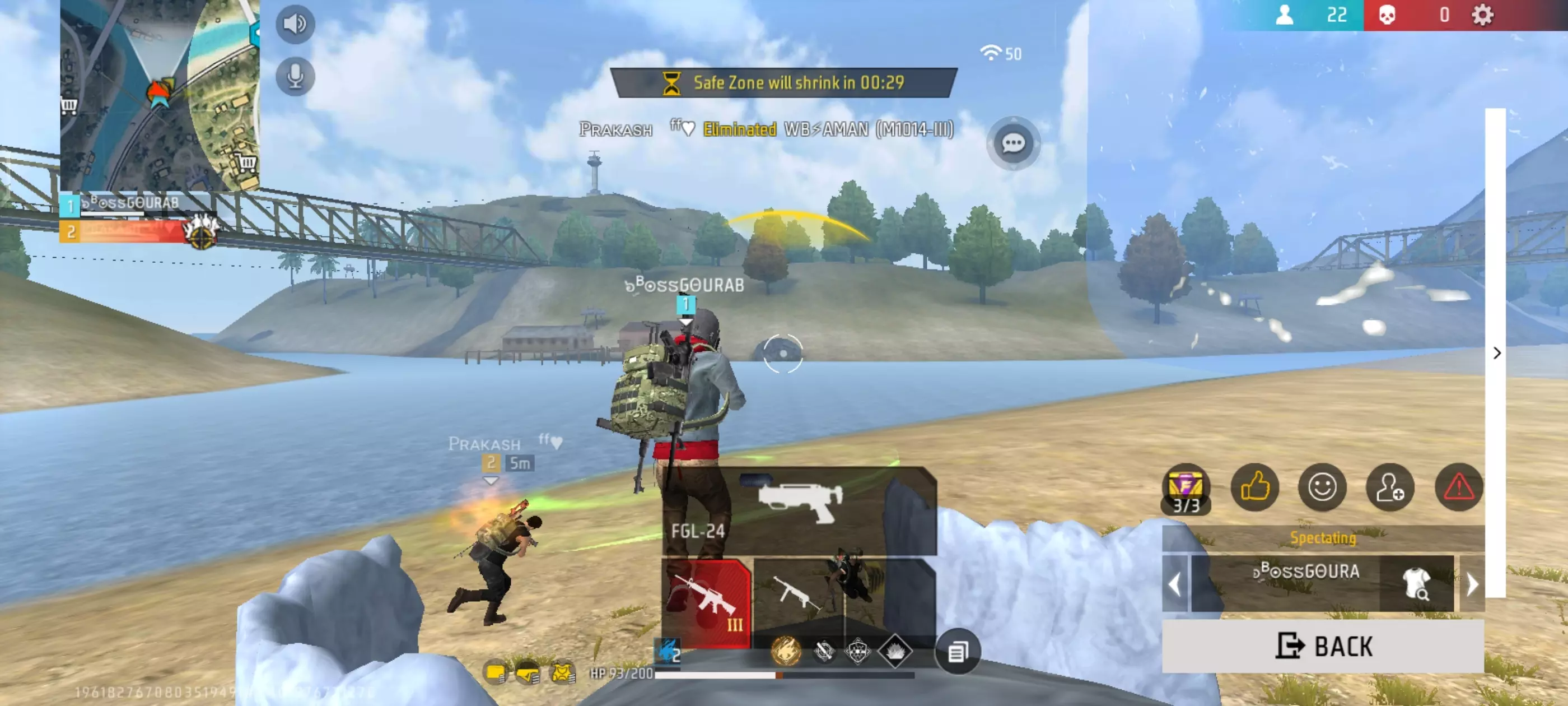Viewport: 1568px width, 706px height.
Task: Click the BACK button
Action: [1323, 646]
